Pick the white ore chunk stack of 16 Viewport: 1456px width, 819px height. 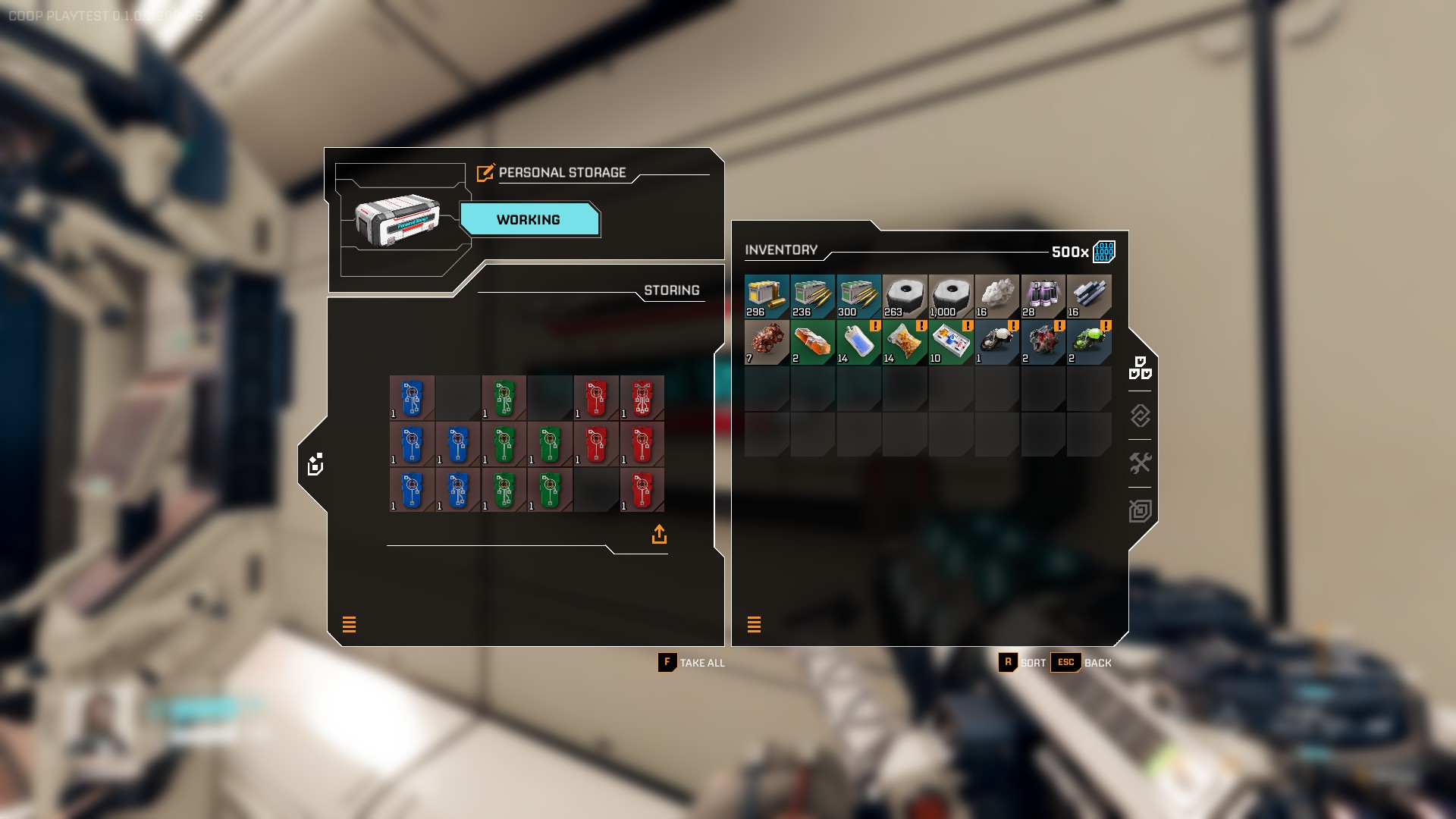coord(997,297)
